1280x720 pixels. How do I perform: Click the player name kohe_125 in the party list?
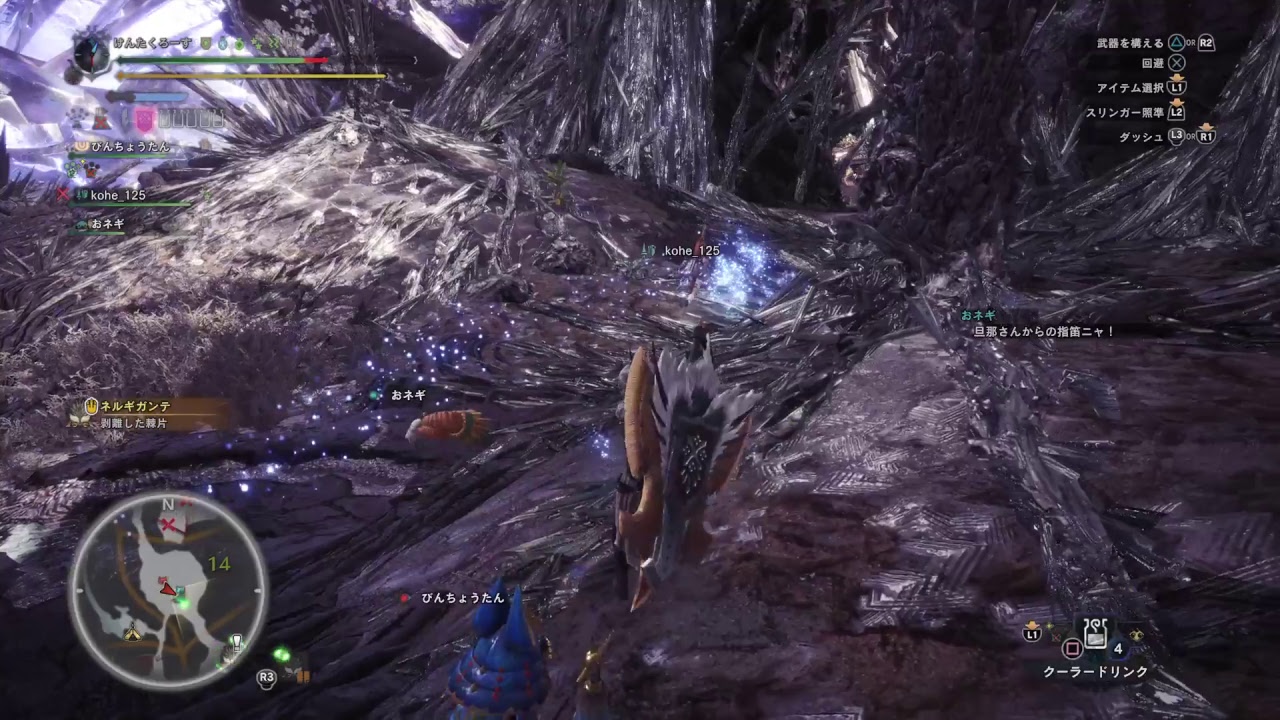click(117, 195)
